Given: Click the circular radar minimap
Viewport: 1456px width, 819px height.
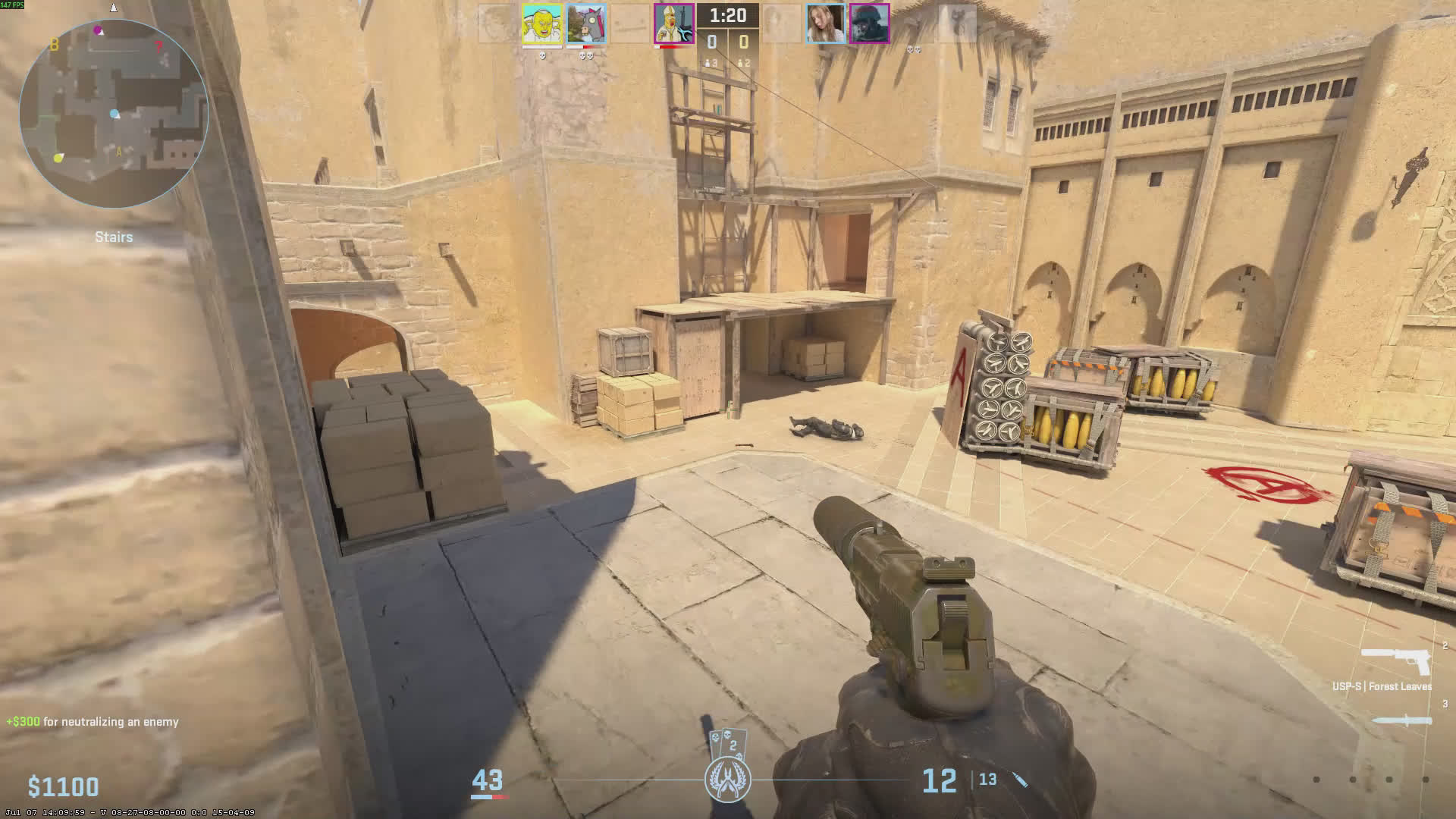Looking at the screenshot, I should pyautogui.click(x=114, y=114).
